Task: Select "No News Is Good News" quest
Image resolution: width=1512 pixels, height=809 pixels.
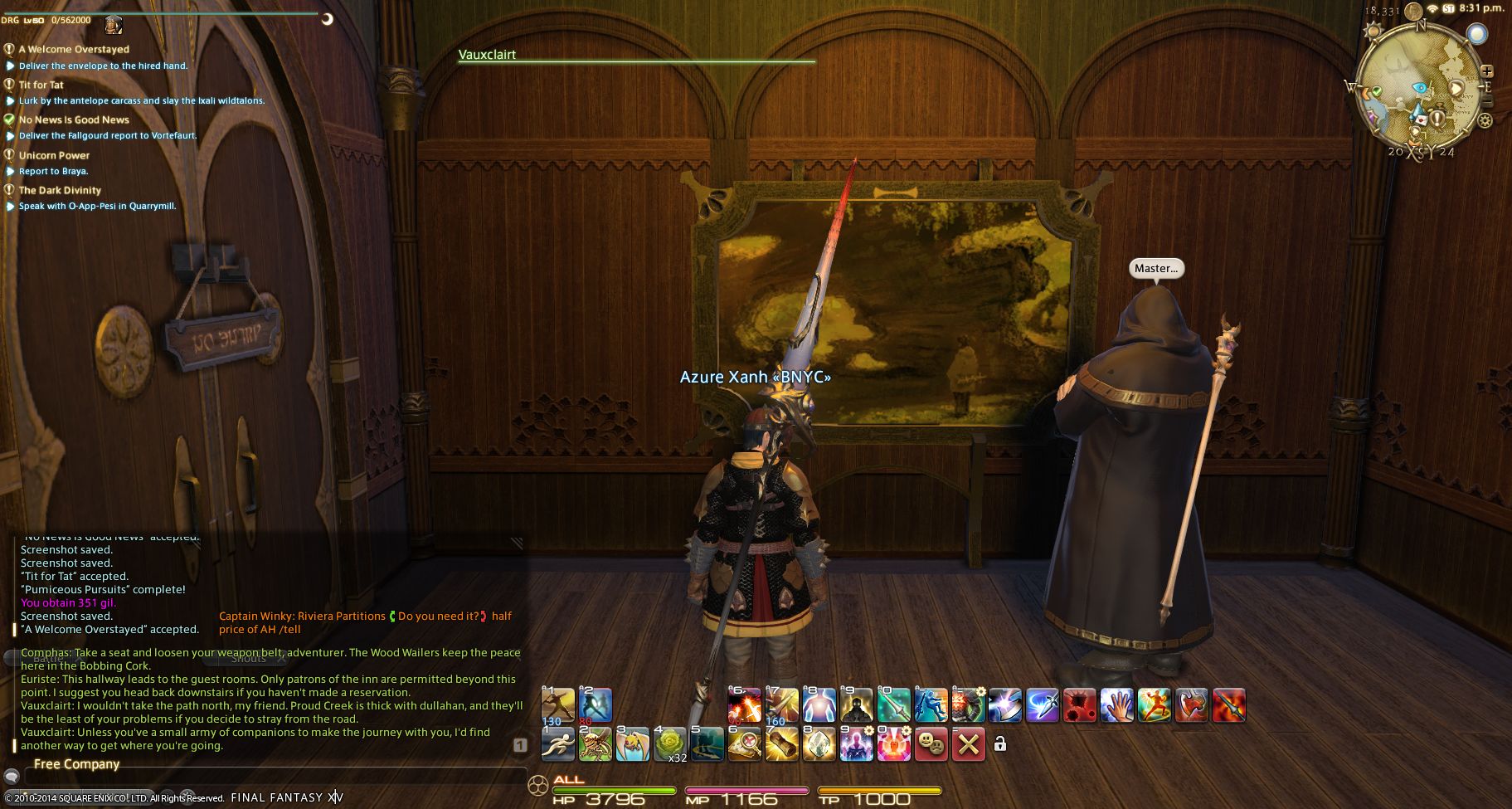Action: [x=74, y=119]
